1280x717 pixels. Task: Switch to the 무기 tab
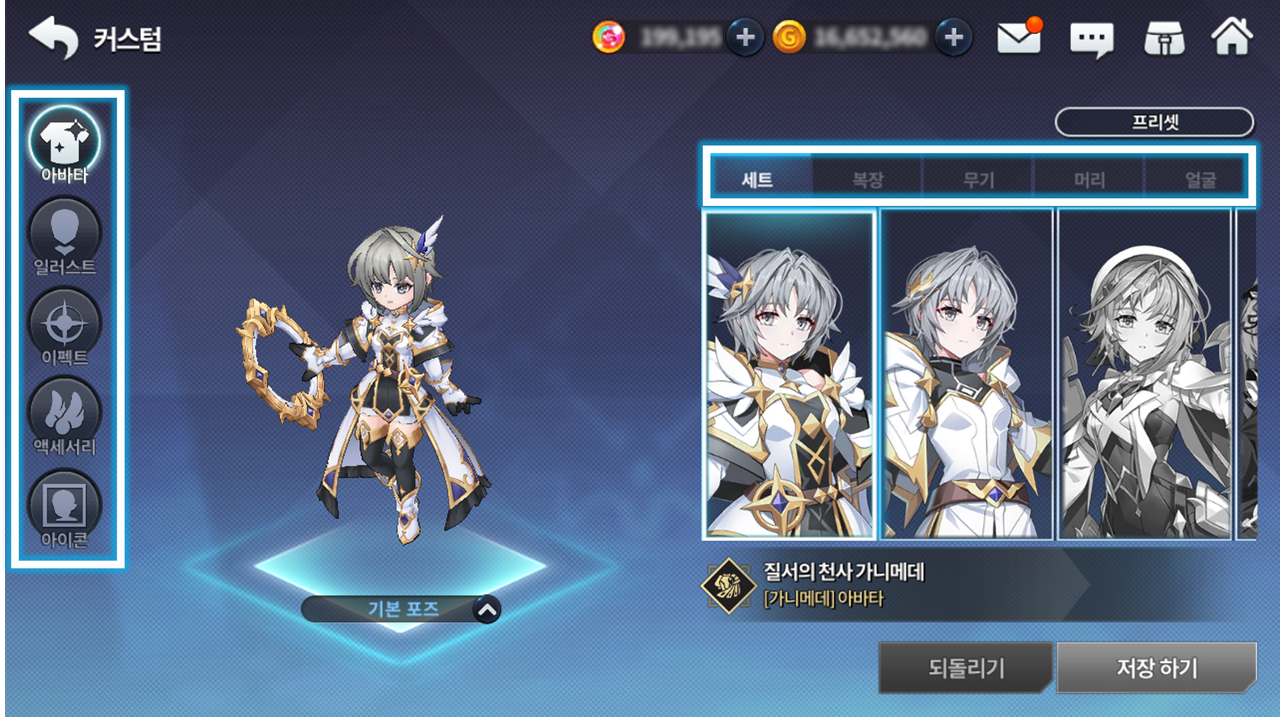(x=978, y=181)
